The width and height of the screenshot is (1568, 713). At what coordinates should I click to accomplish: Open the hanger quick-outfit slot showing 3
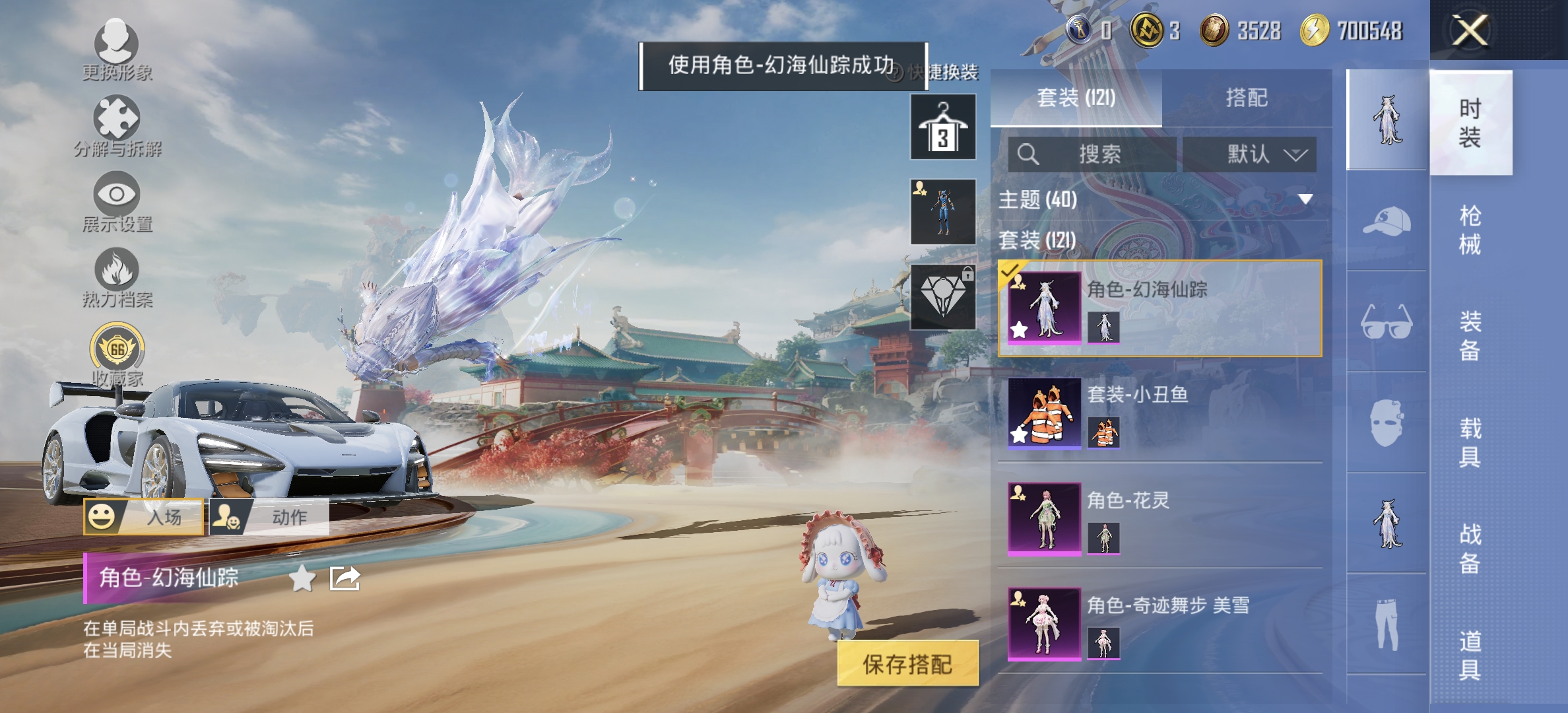pyautogui.click(x=942, y=127)
